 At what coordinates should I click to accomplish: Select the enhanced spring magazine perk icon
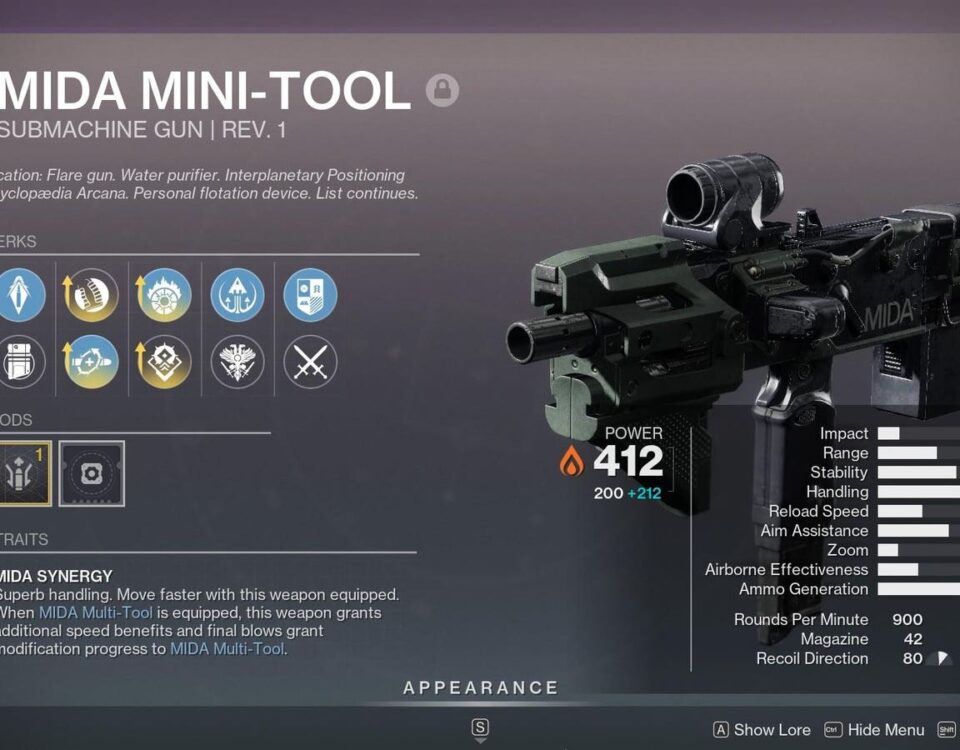[x=91, y=295]
